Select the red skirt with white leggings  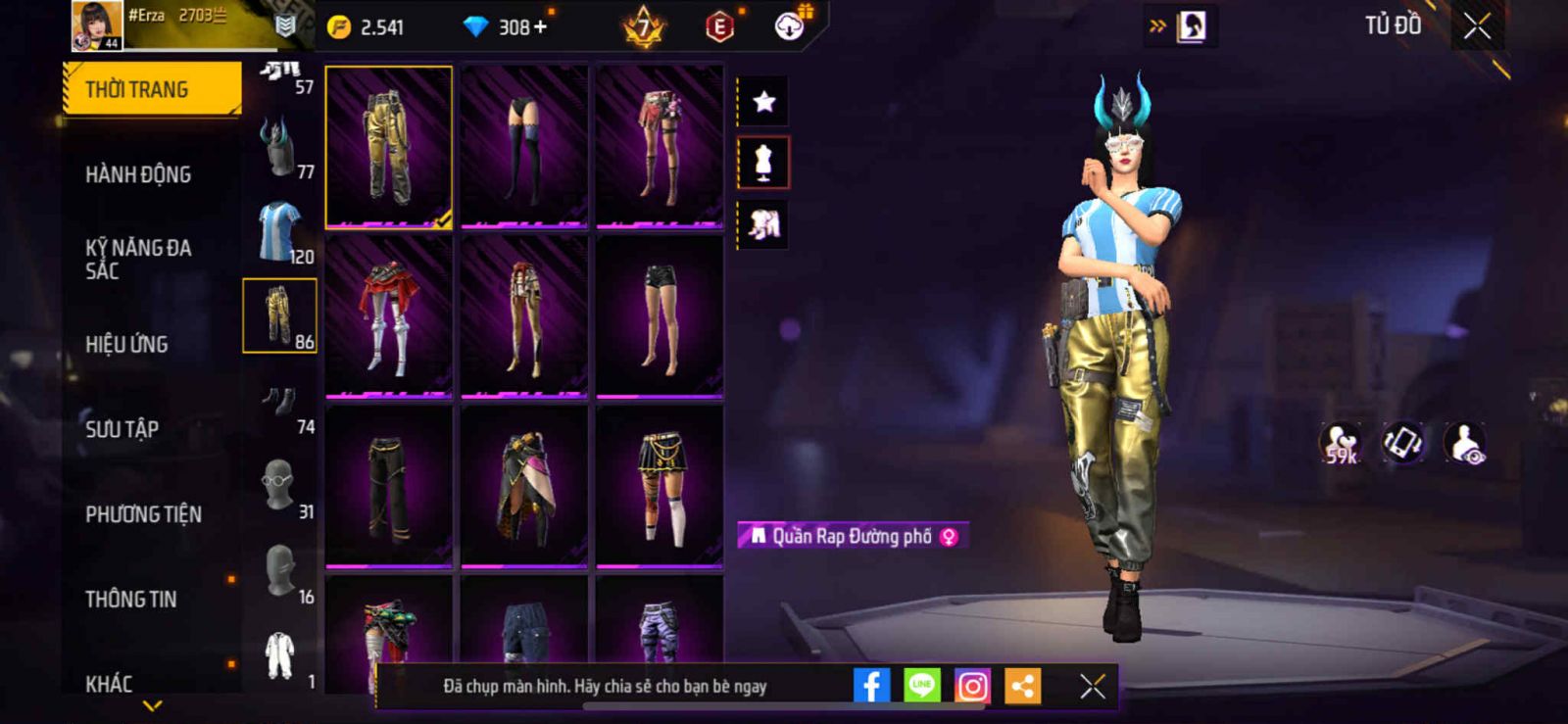(x=389, y=317)
